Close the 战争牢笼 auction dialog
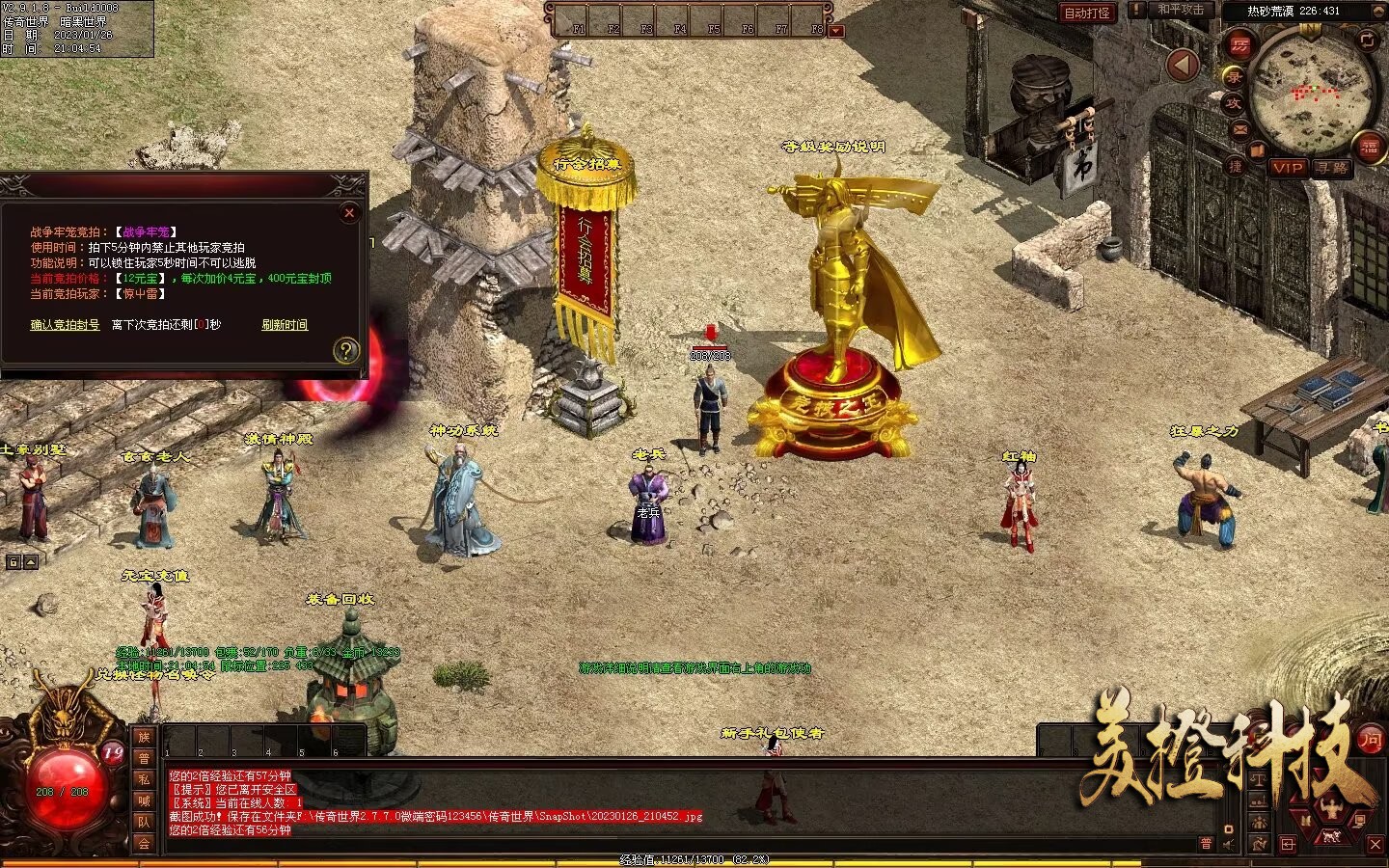The width and height of the screenshot is (1389, 868). point(349,212)
